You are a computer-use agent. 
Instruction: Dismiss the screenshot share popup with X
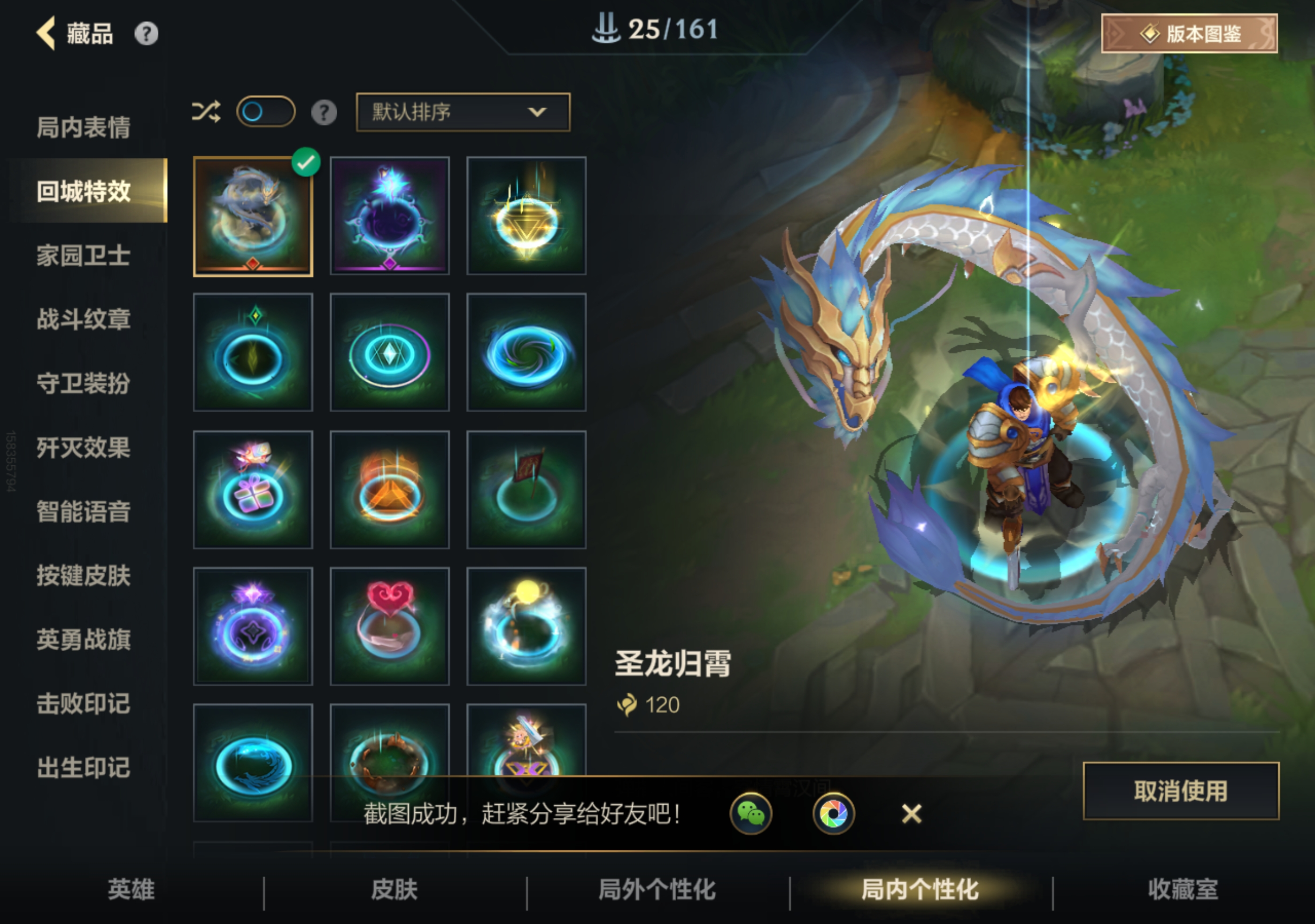[911, 815]
